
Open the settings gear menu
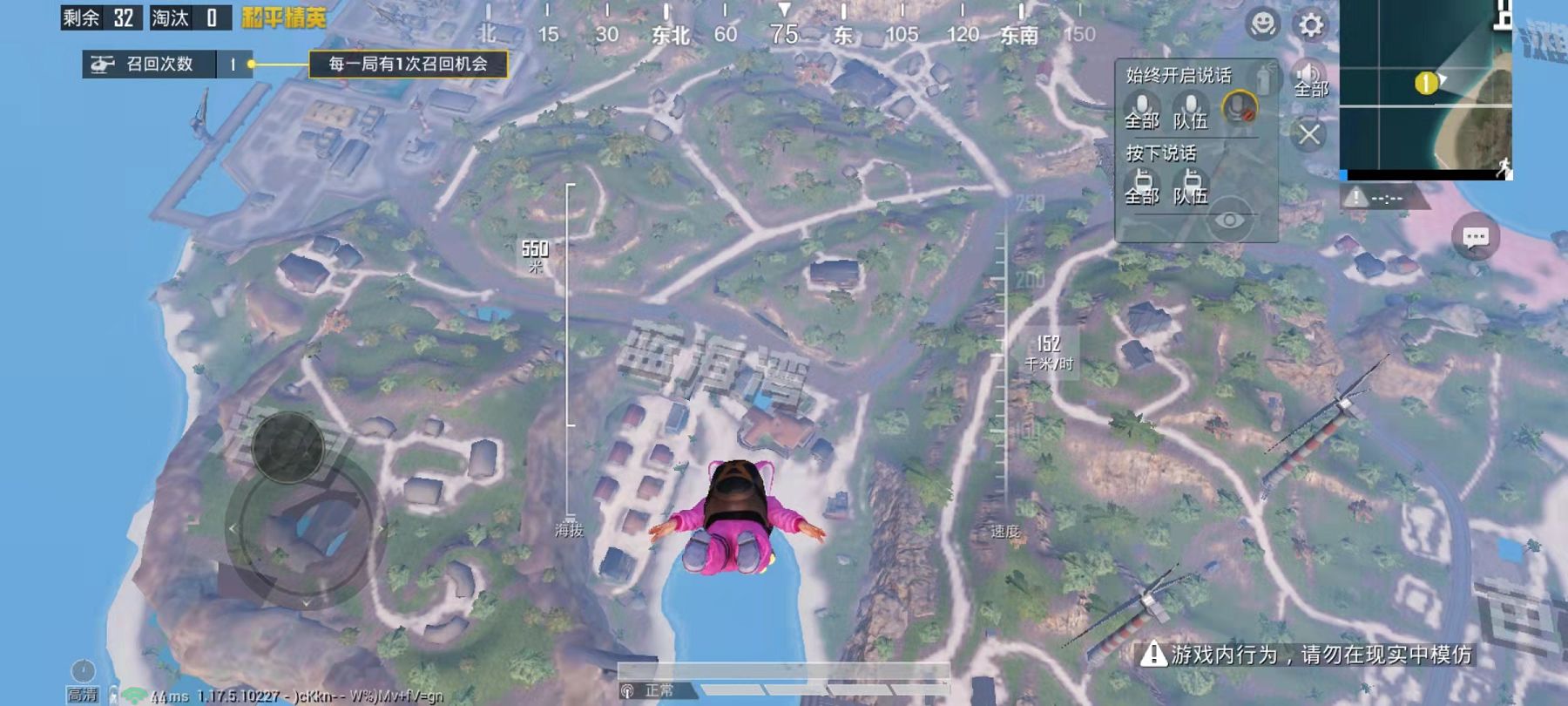click(1310, 24)
